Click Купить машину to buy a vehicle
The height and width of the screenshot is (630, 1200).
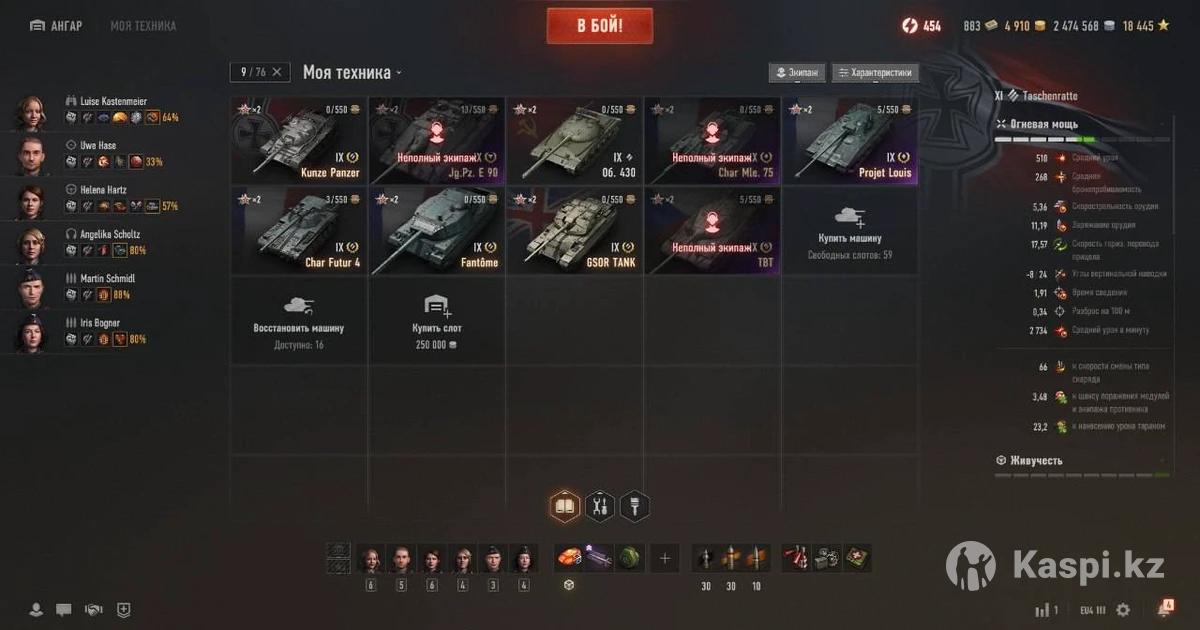850,229
